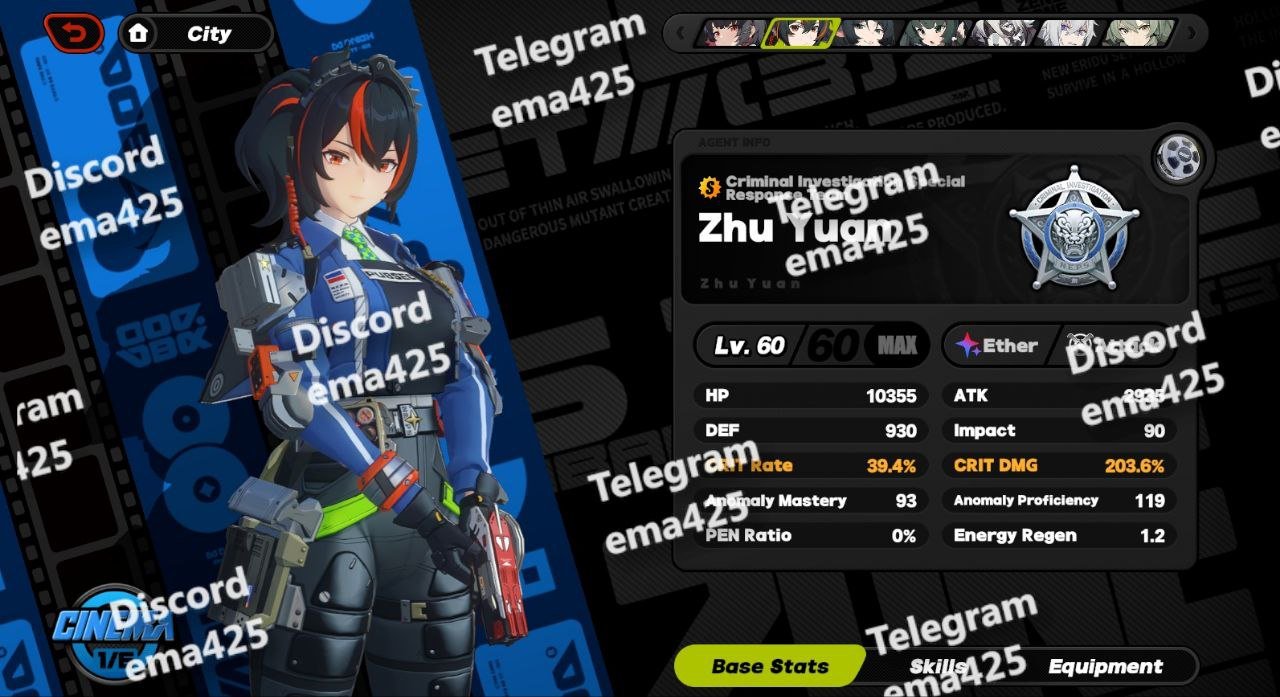Screen dimensions: 1280x697
Task: Return to City via home button
Action: coord(196,33)
